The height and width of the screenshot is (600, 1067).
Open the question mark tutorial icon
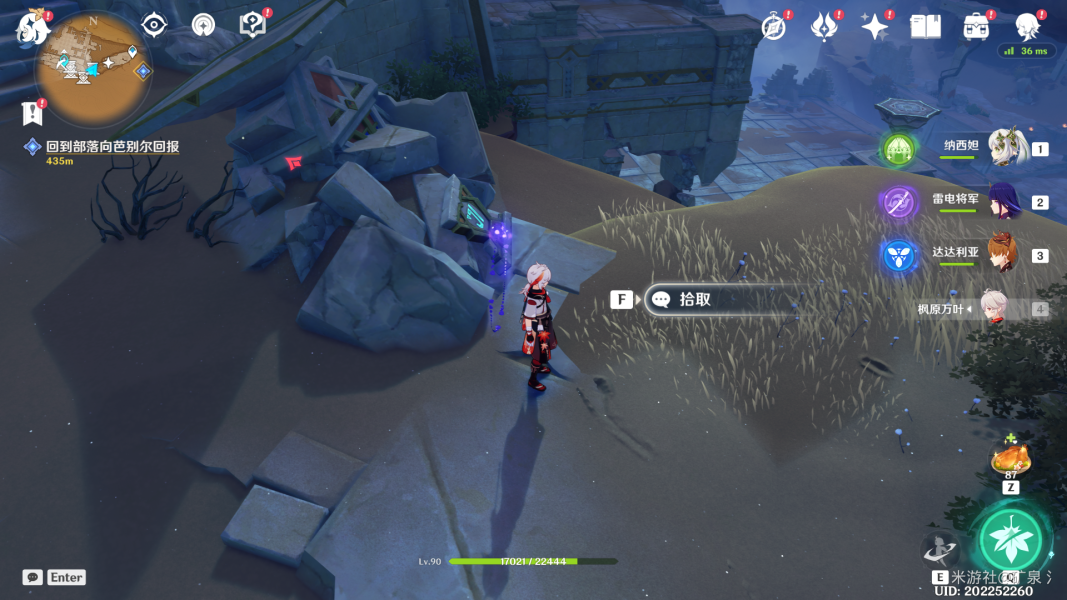click(253, 25)
